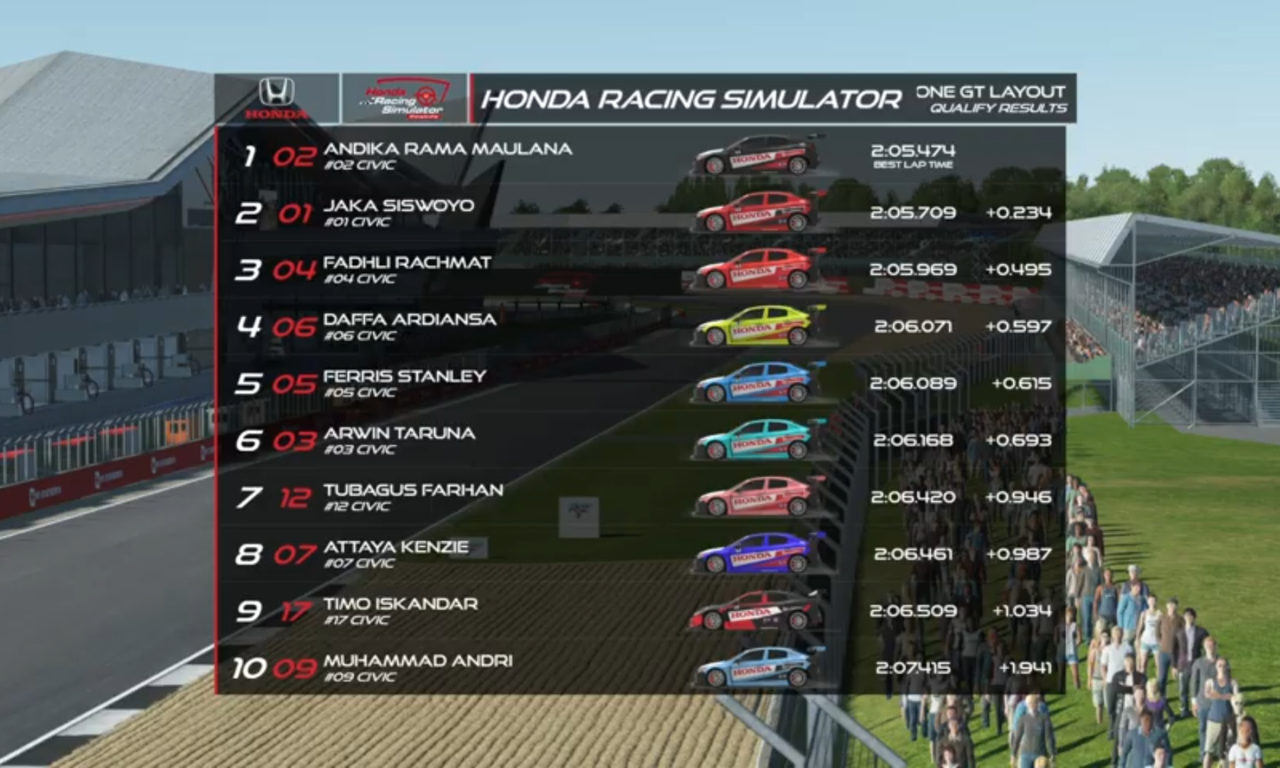The width and height of the screenshot is (1280, 768).
Task: Choose Tubagus Farhan's entry
Action: (x=413, y=497)
